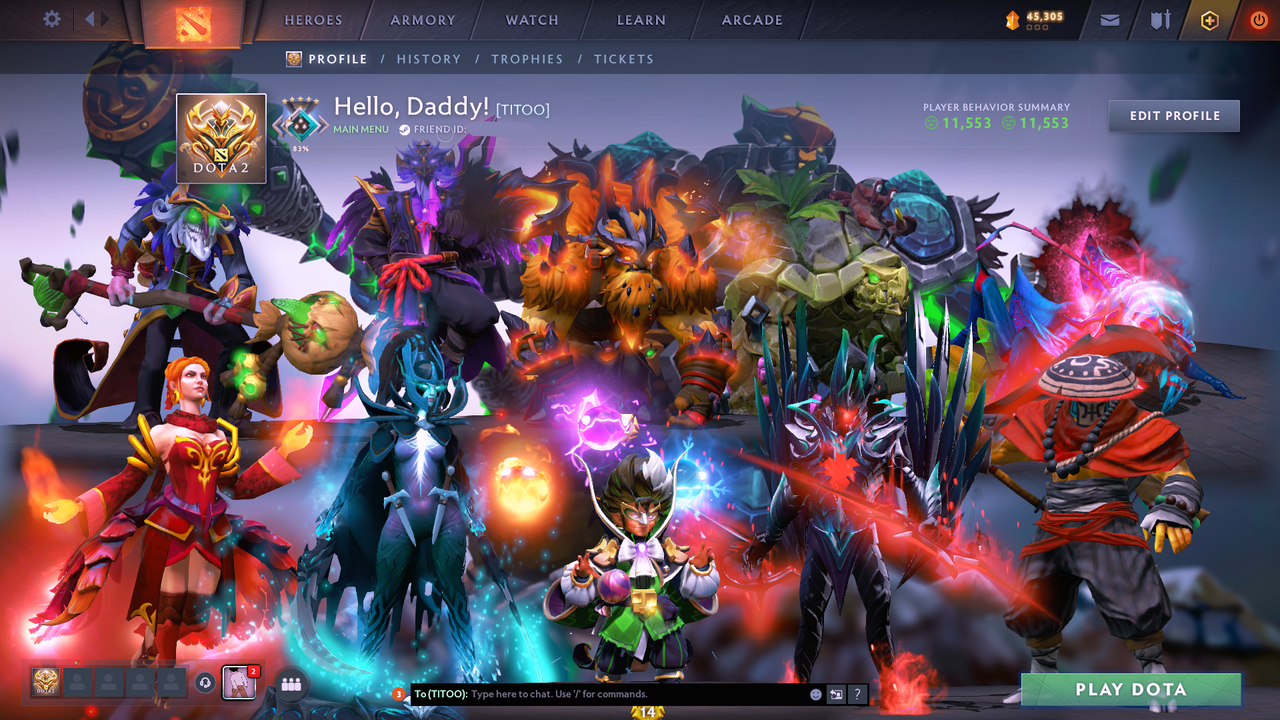Click the EDIT PROFILE button
Viewport: 1280px width, 720px height.
pyautogui.click(x=1173, y=115)
